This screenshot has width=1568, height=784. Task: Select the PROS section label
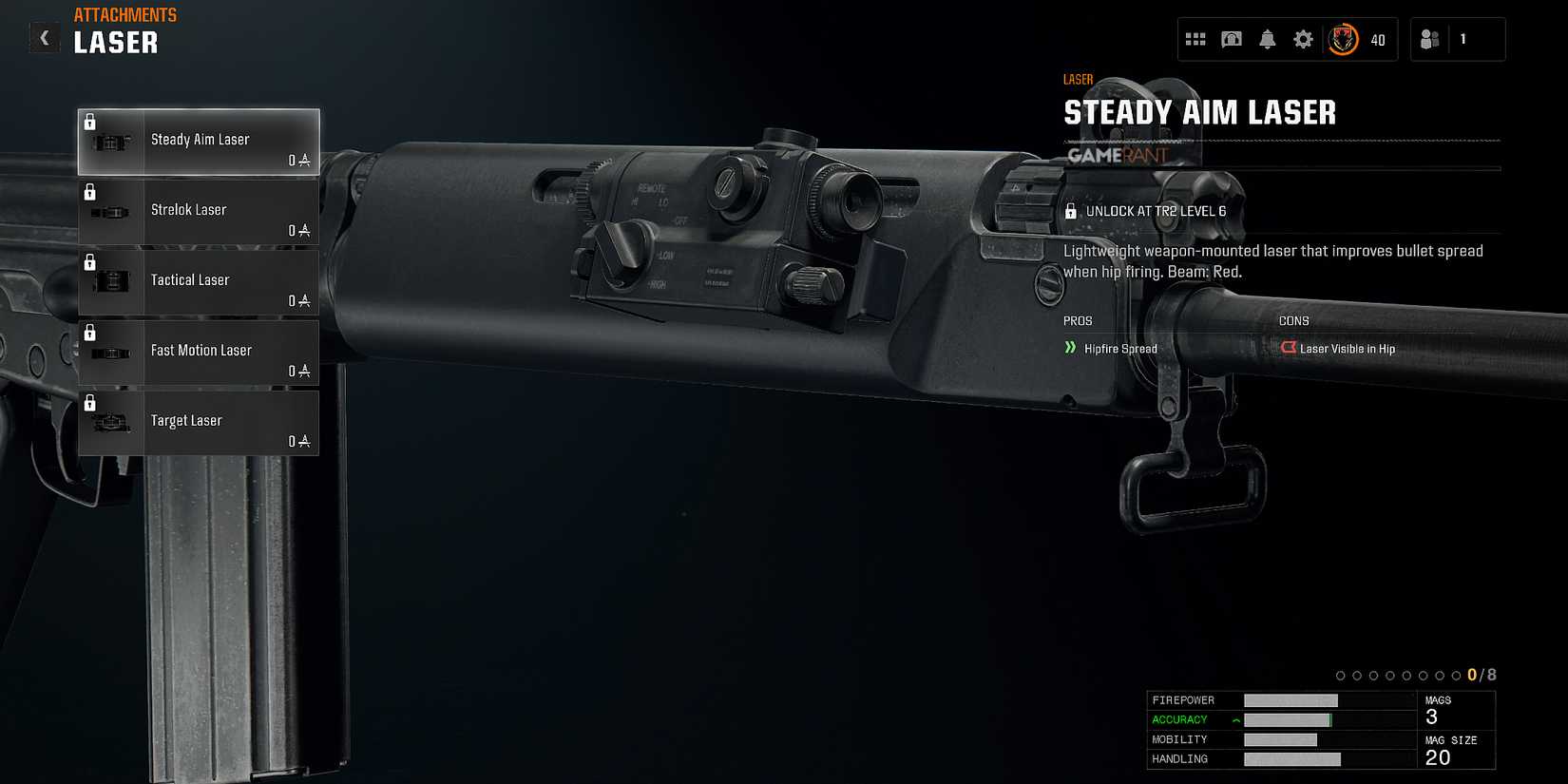pyautogui.click(x=1078, y=320)
